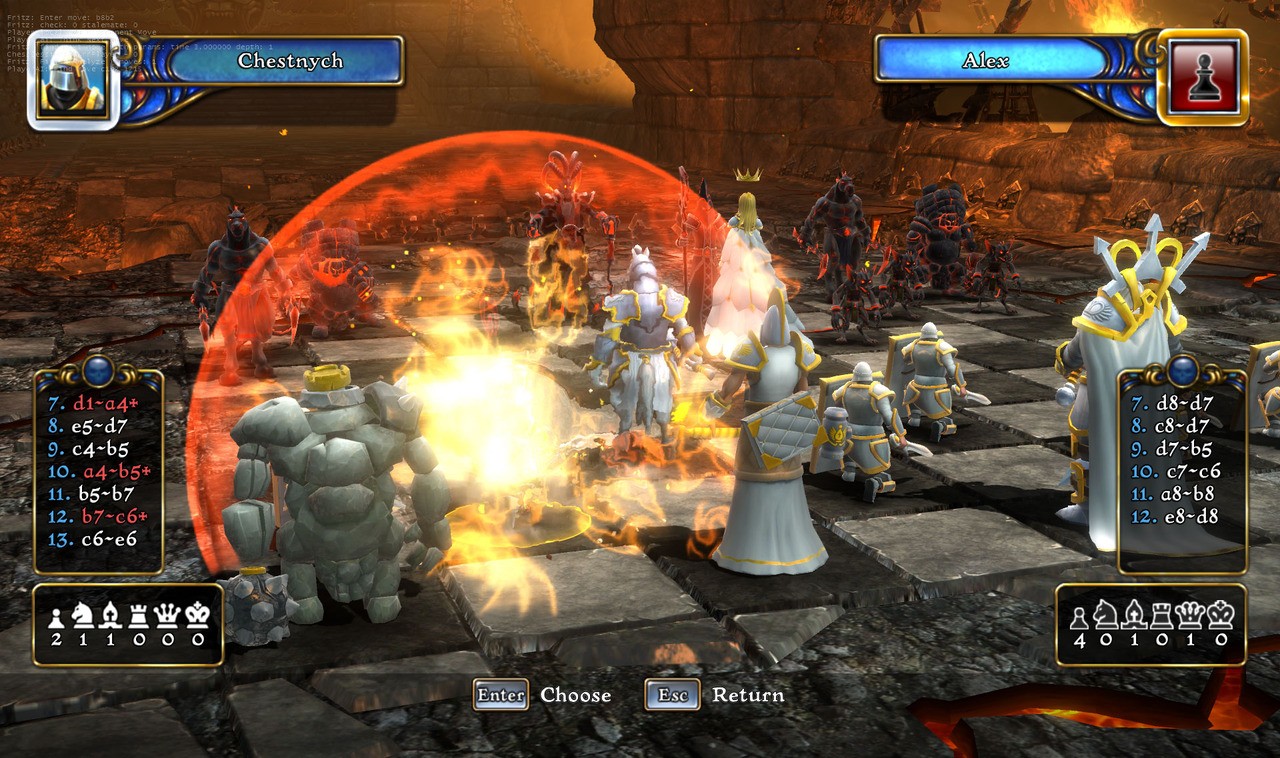Click the Alex name banner

985,61
